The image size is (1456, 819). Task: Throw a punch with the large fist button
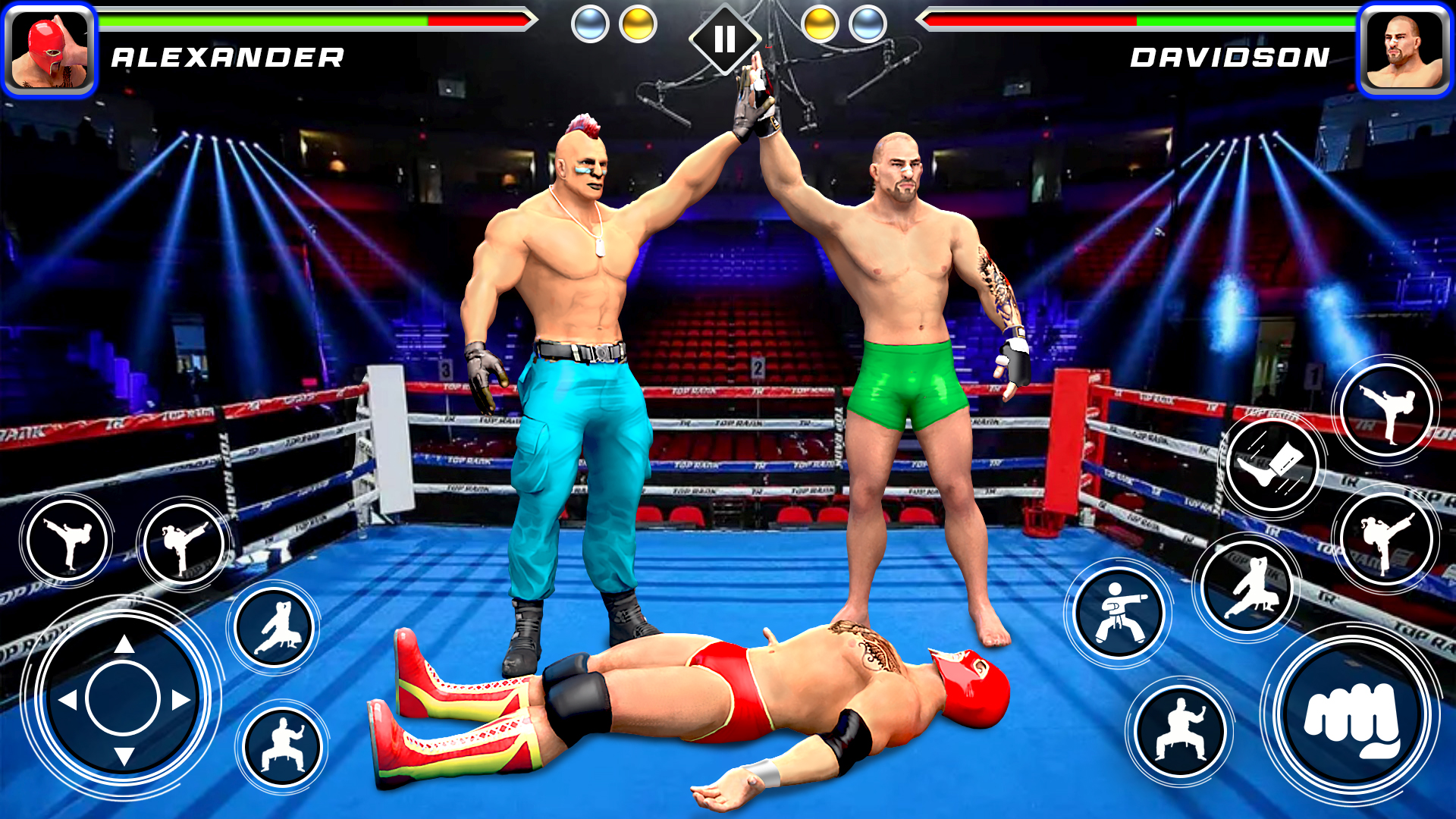coord(1351,717)
